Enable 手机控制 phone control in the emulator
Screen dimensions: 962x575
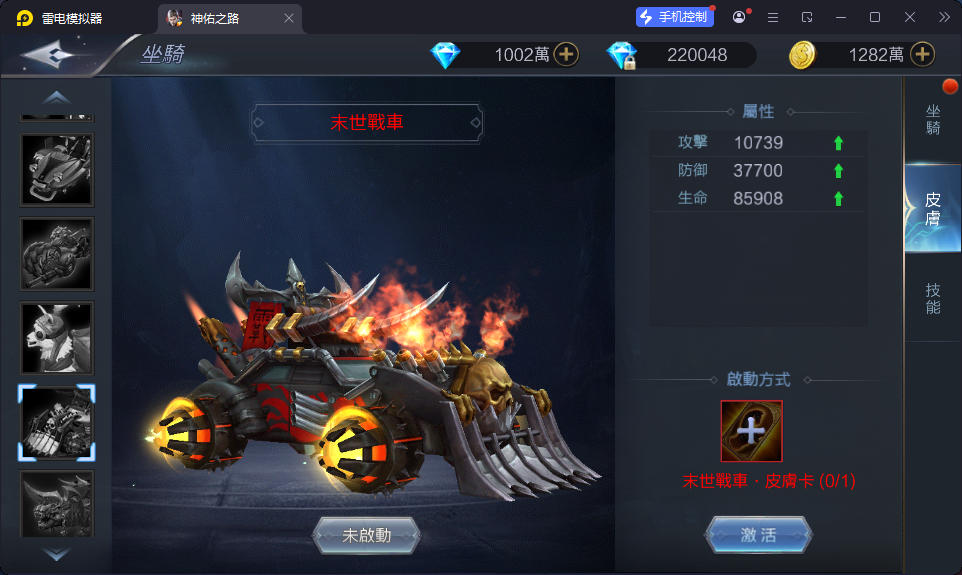(675, 17)
